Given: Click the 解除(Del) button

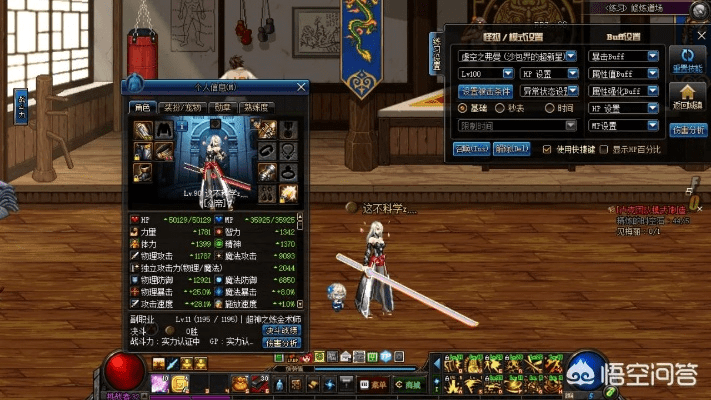Looking at the screenshot, I should click(511, 149).
